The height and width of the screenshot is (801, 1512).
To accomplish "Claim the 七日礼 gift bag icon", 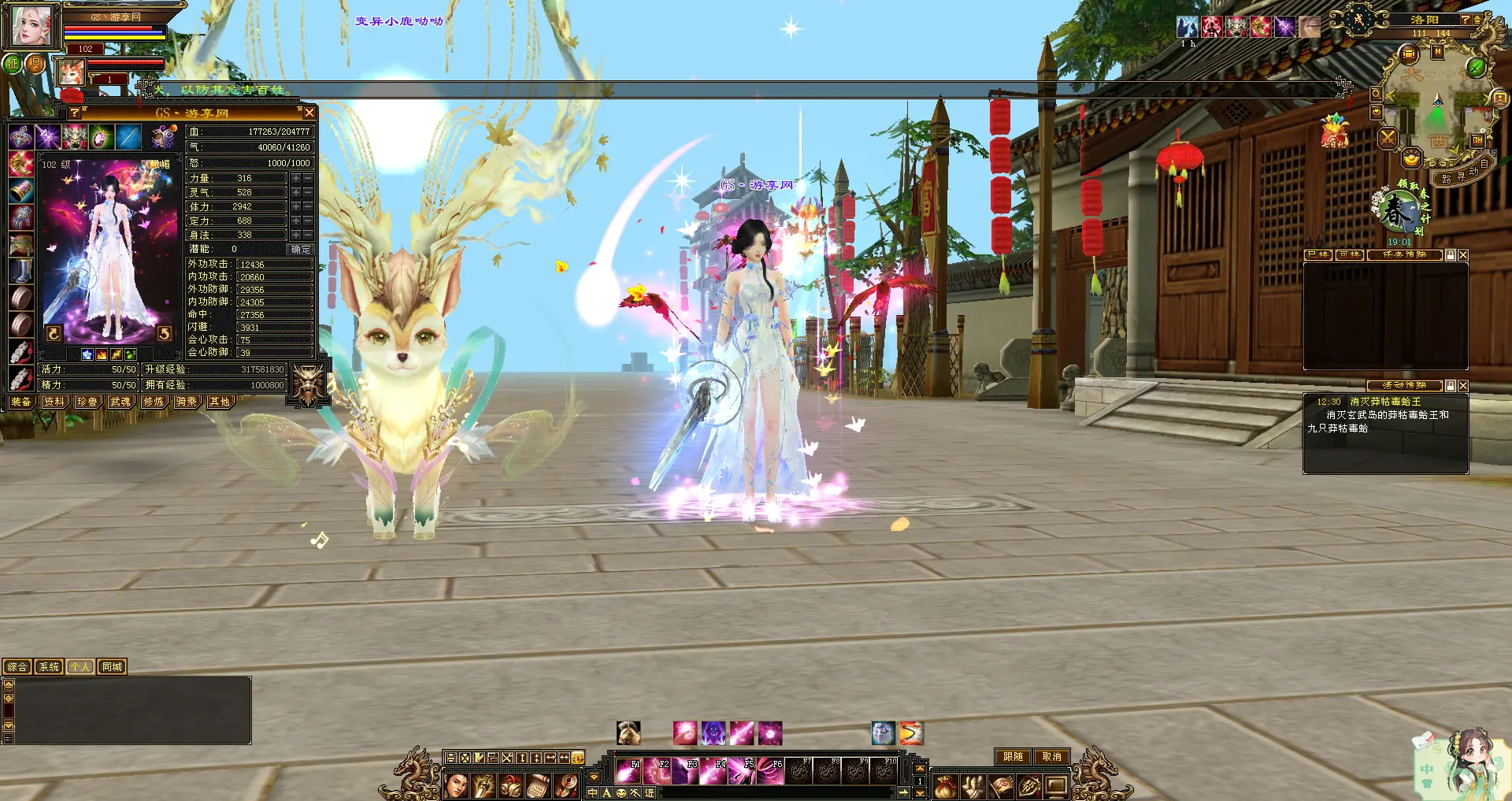I will [1334, 132].
